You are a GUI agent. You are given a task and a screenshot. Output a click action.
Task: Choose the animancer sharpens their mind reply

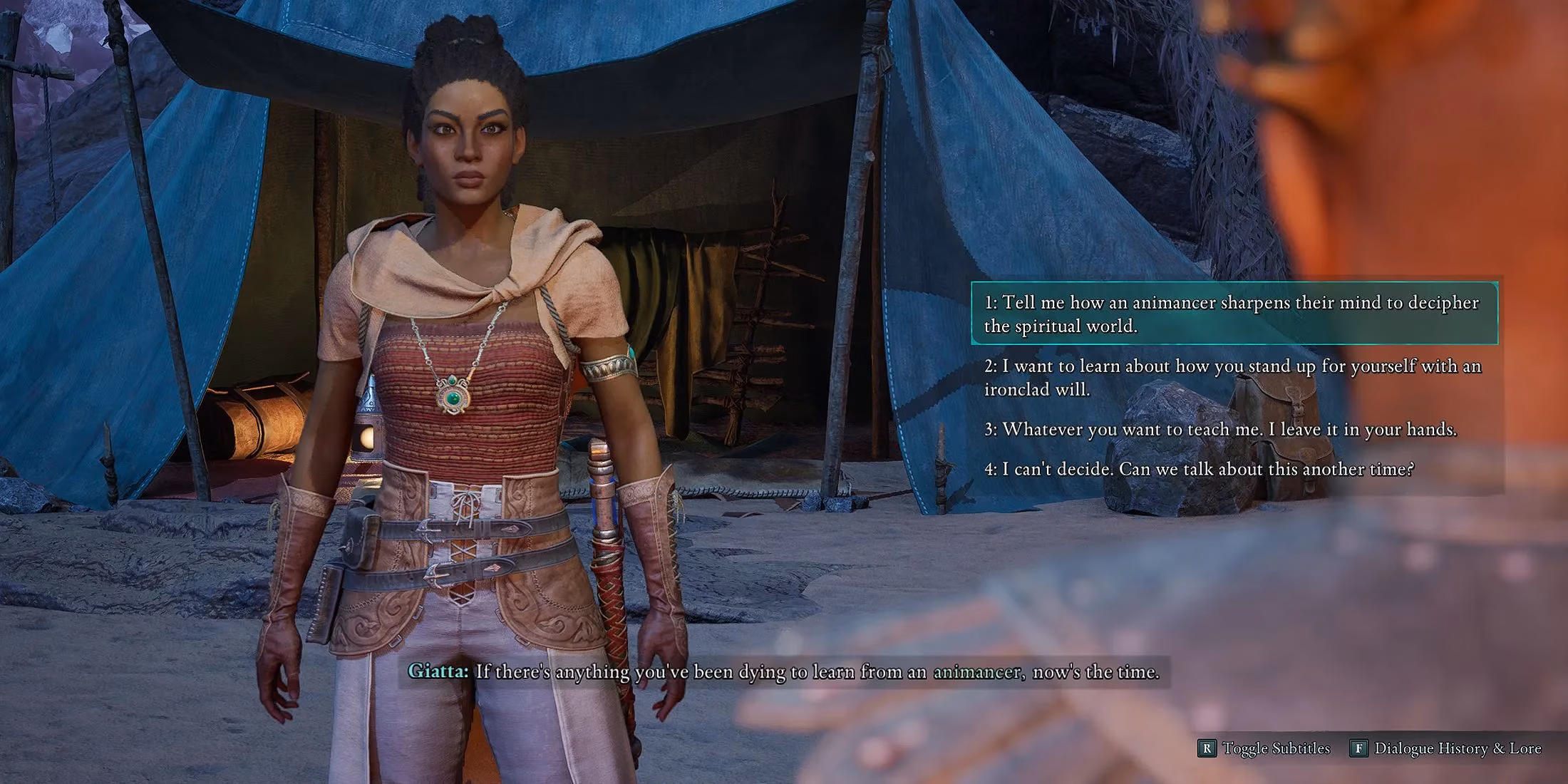(1233, 314)
